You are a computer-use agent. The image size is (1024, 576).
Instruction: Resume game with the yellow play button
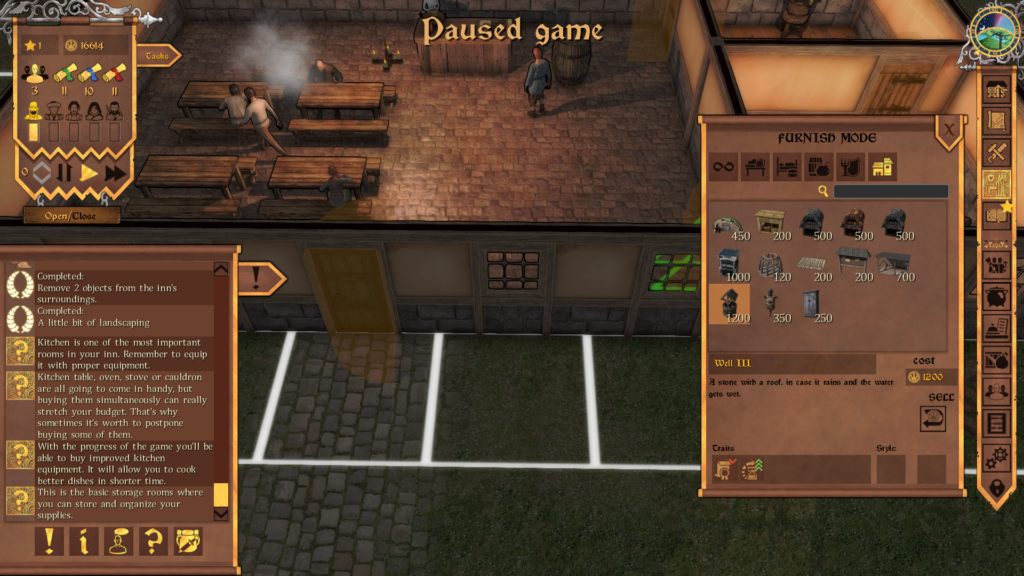[90, 173]
